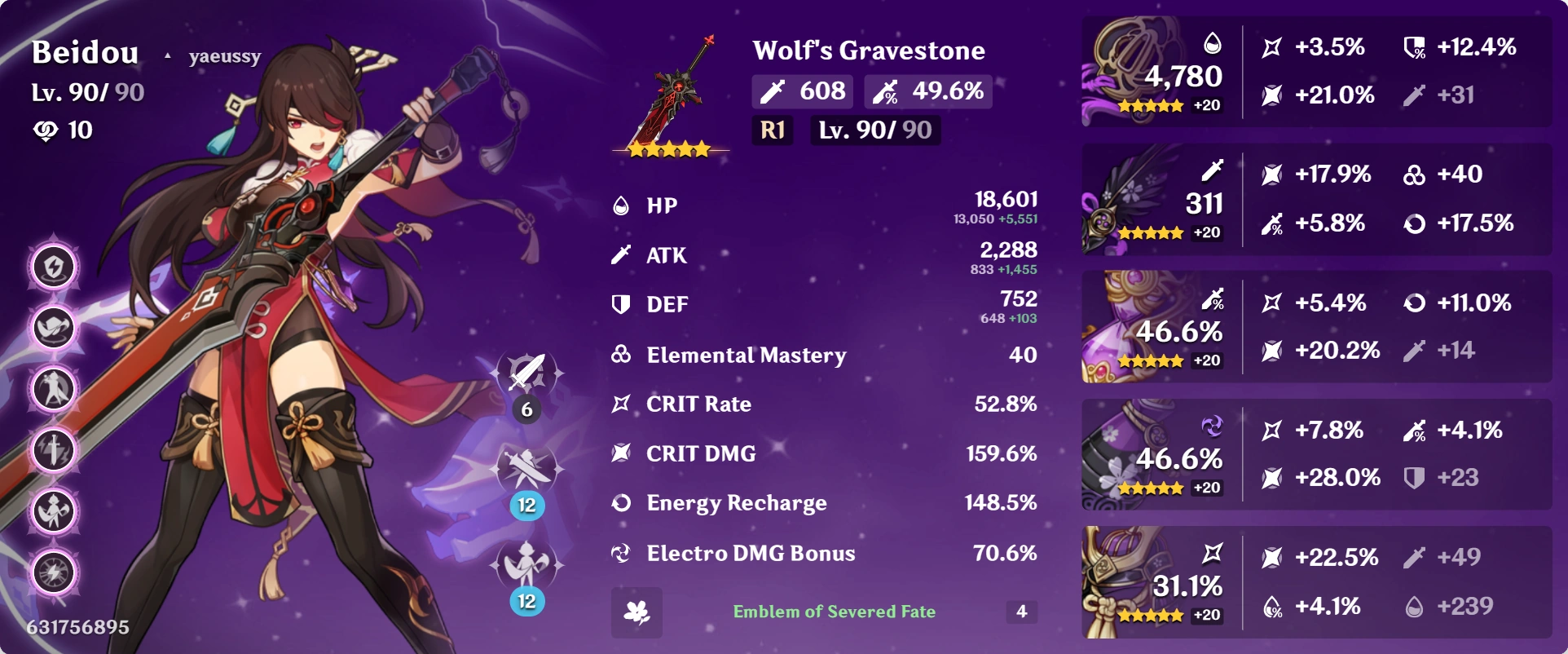Screen dimensions: 1568x654
Task: Click the R1 refinement label on the weapon
Action: (771, 130)
